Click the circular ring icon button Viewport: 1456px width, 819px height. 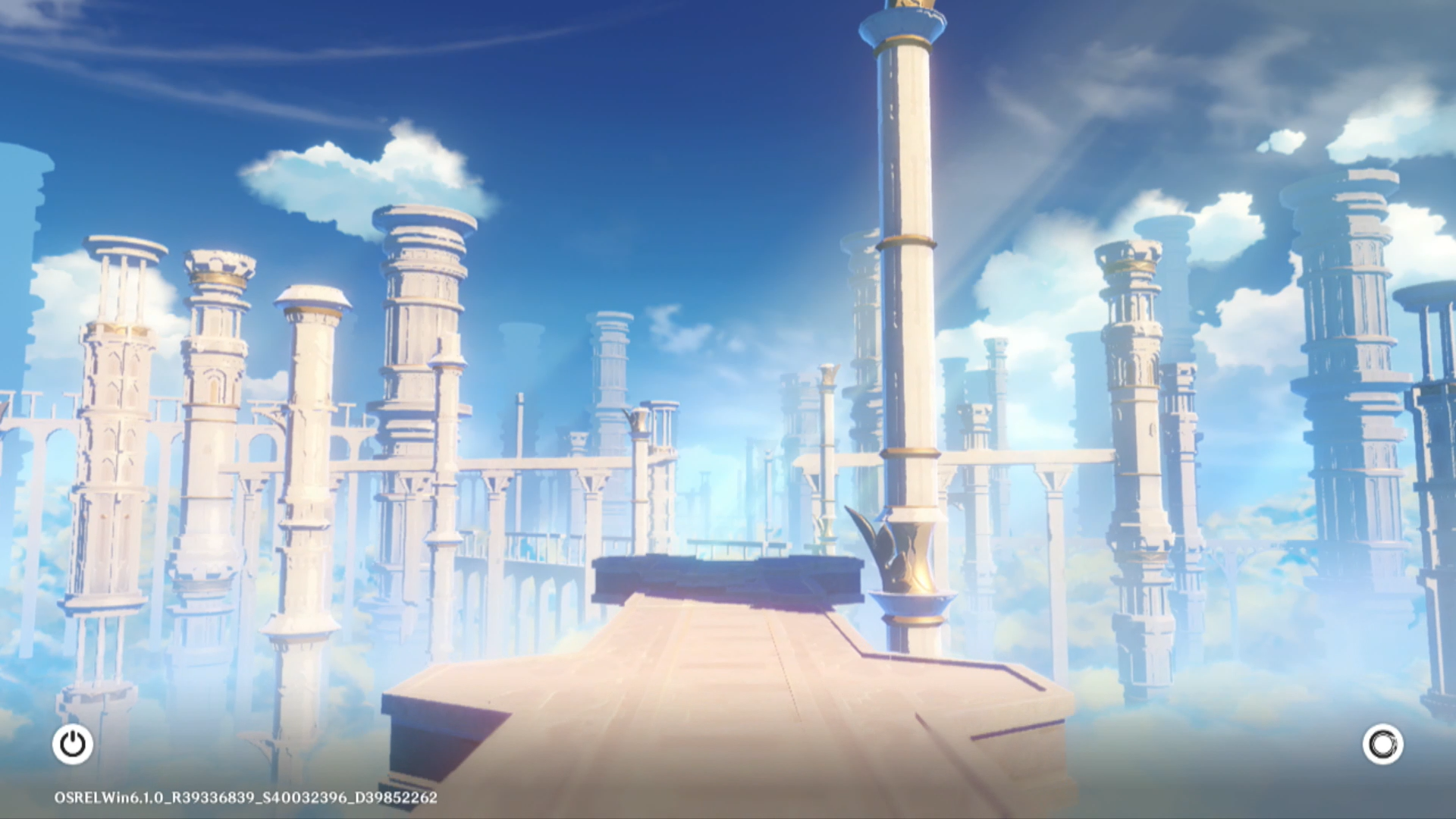(1382, 744)
